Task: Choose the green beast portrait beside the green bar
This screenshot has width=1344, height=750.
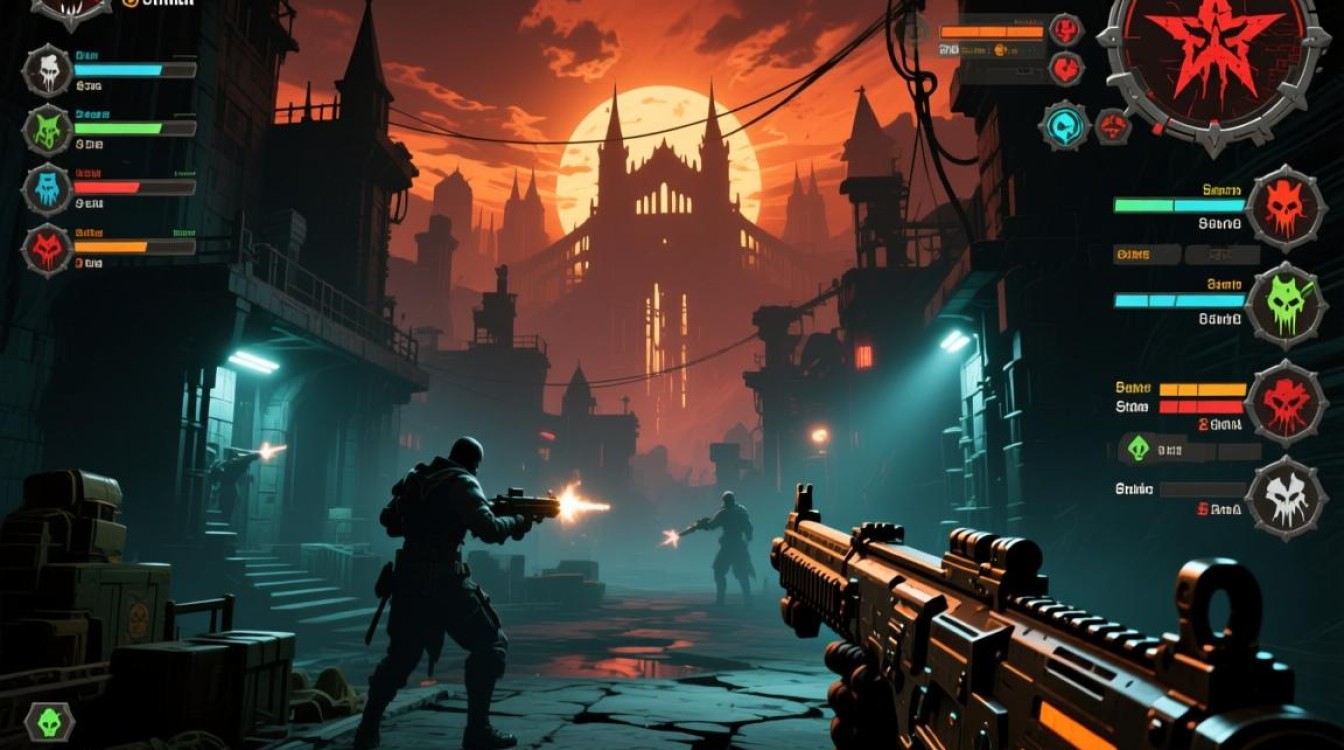Action: coord(47,129)
